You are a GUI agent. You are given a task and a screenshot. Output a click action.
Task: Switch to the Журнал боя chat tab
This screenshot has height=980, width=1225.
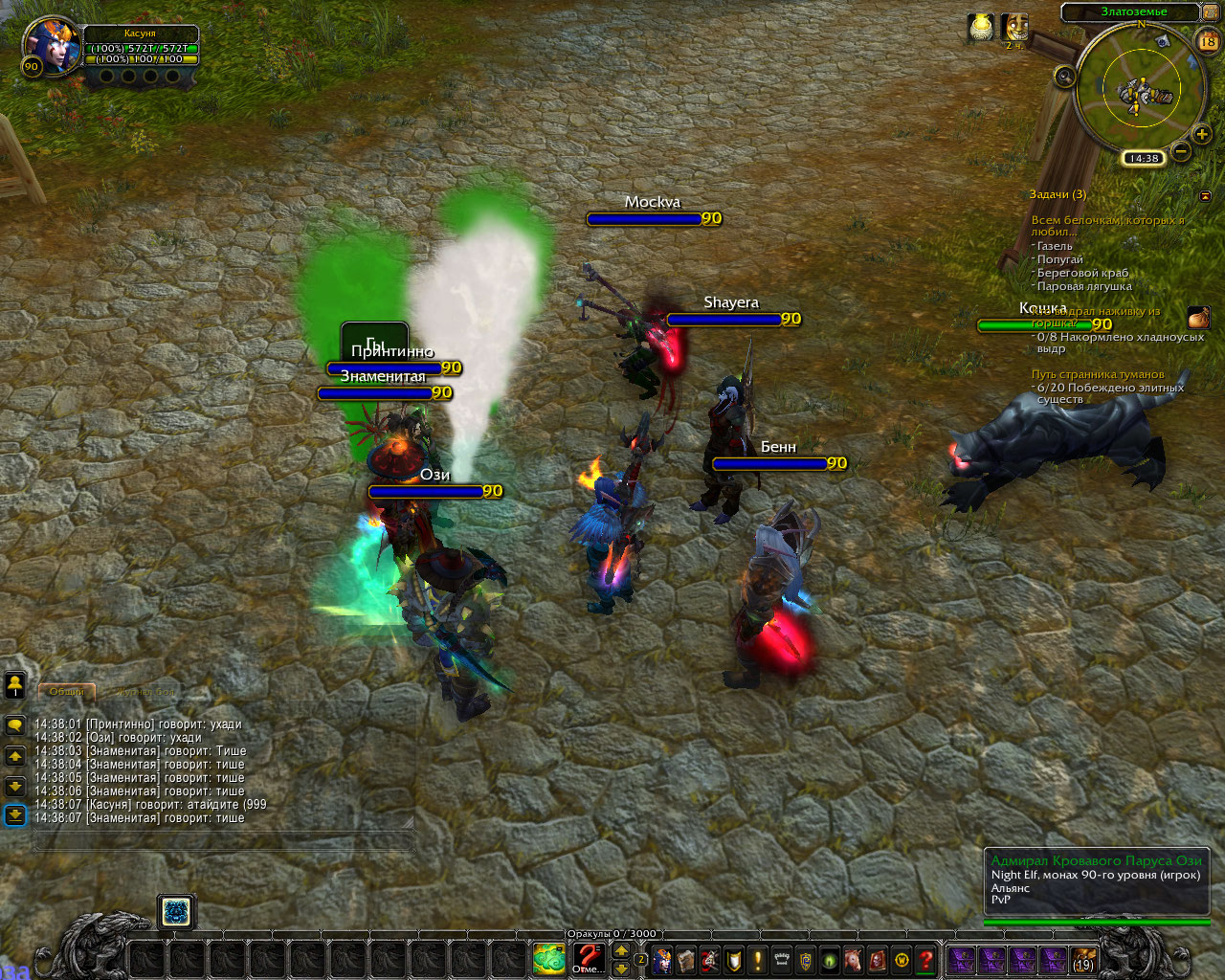click(x=145, y=691)
